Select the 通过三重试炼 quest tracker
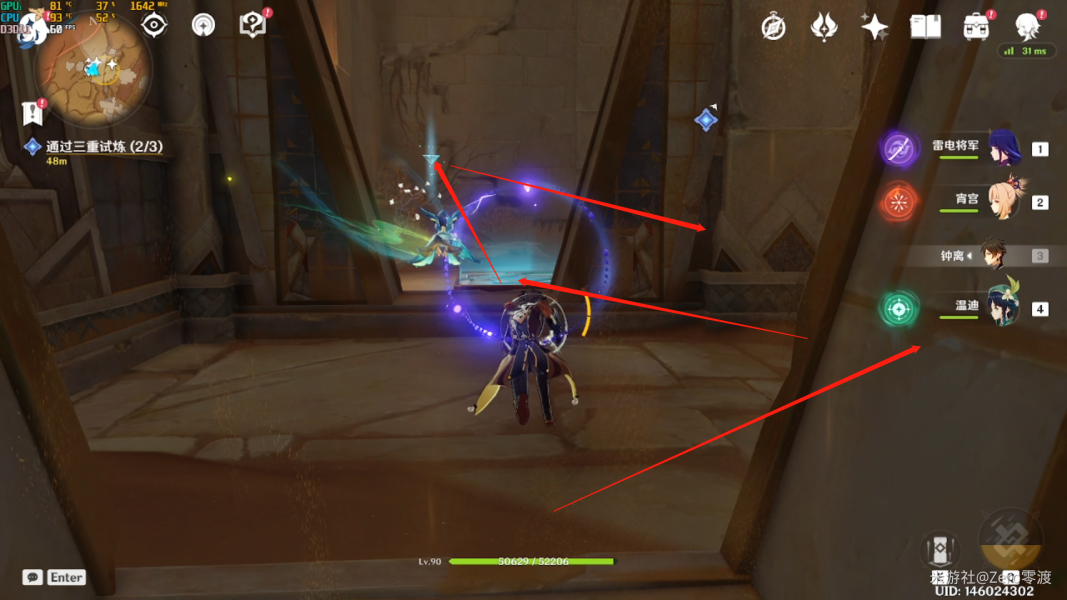The image size is (1067, 600). (103, 147)
